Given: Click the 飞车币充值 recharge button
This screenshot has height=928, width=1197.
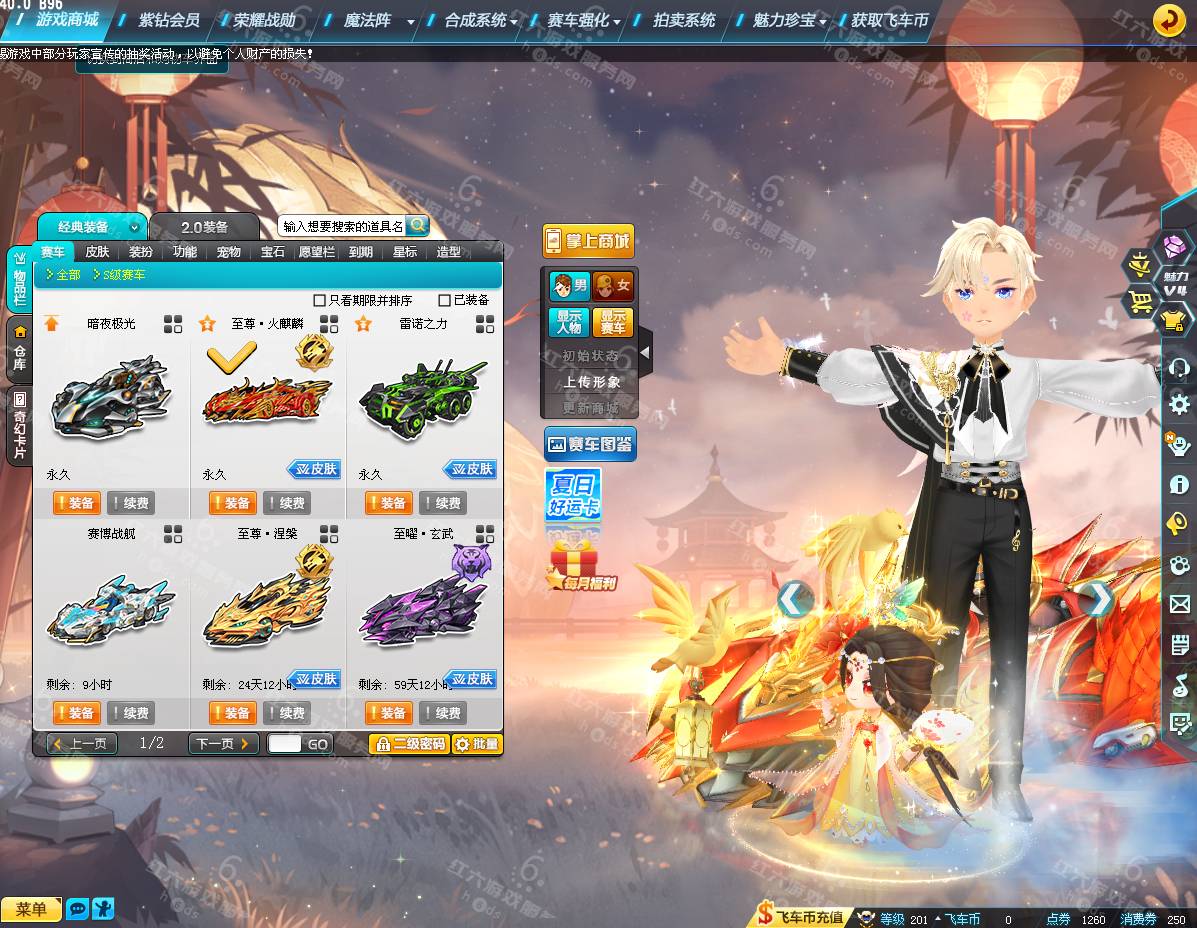Looking at the screenshot, I should [800, 916].
